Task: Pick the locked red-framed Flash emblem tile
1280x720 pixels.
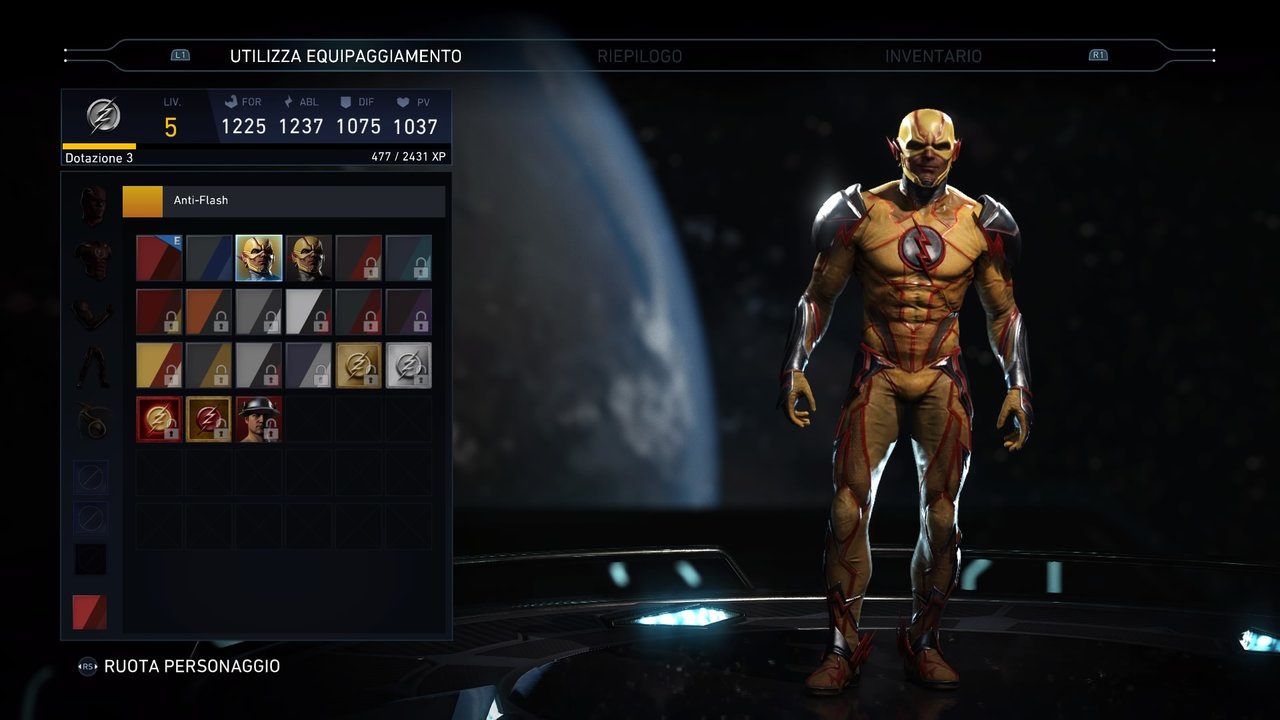Action: click(159, 419)
